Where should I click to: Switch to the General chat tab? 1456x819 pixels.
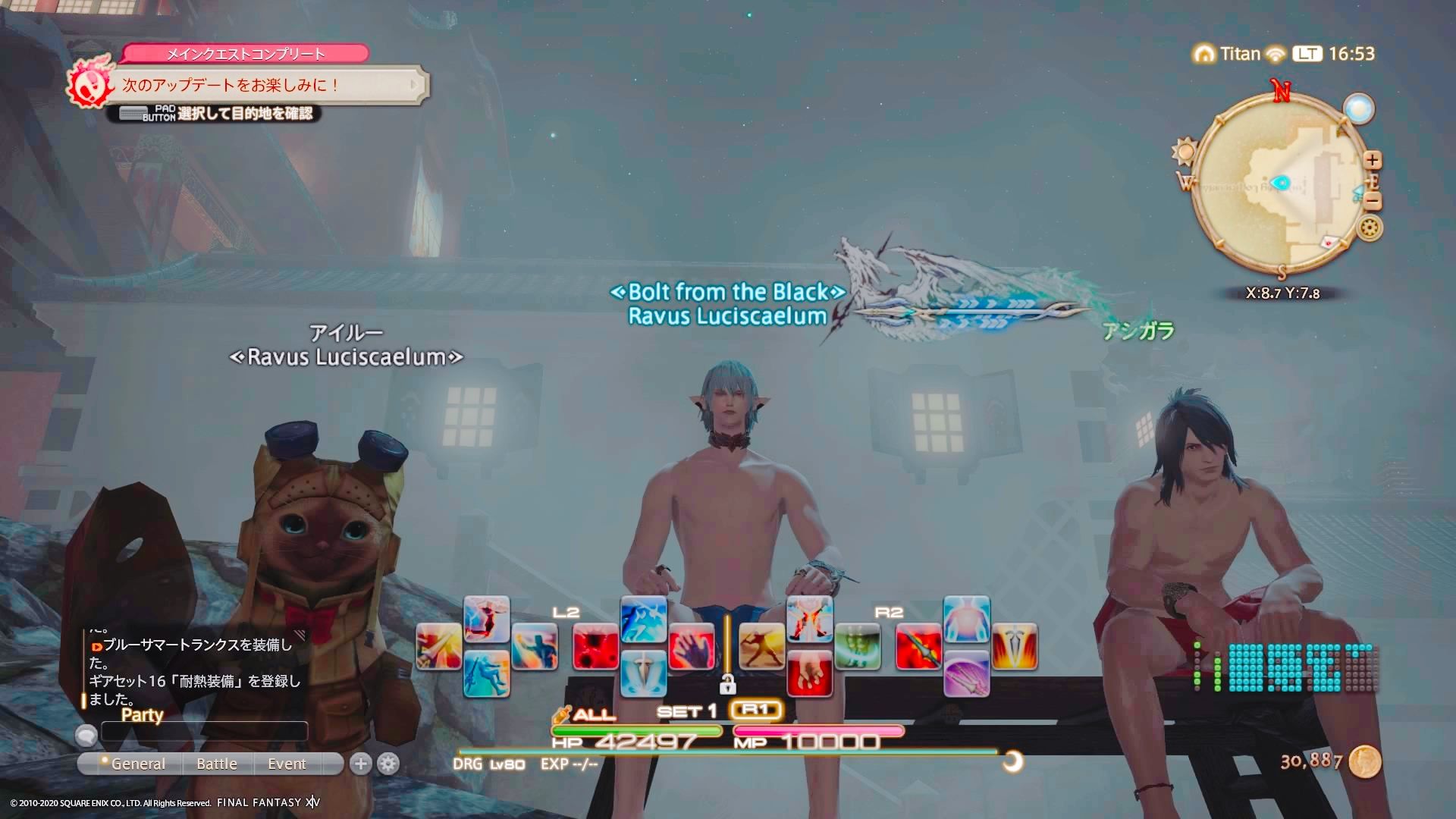137,764
